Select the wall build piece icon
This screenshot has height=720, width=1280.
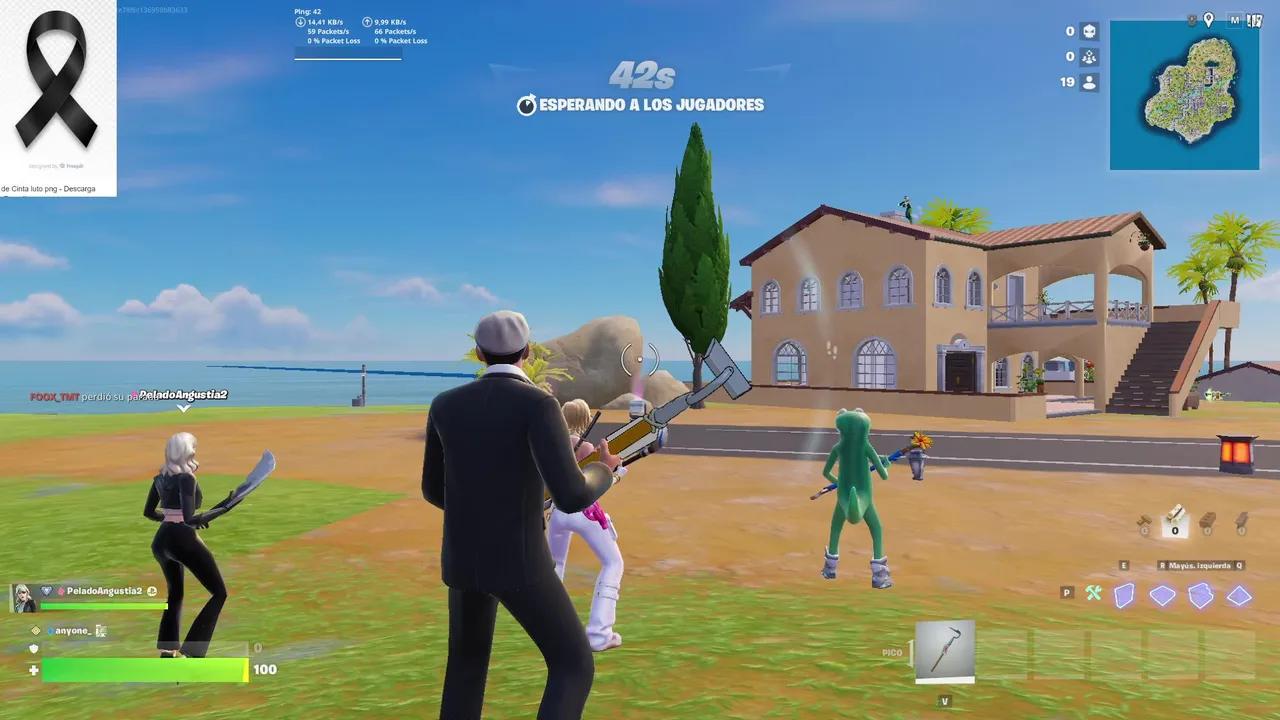click(x=1124, y=595)
